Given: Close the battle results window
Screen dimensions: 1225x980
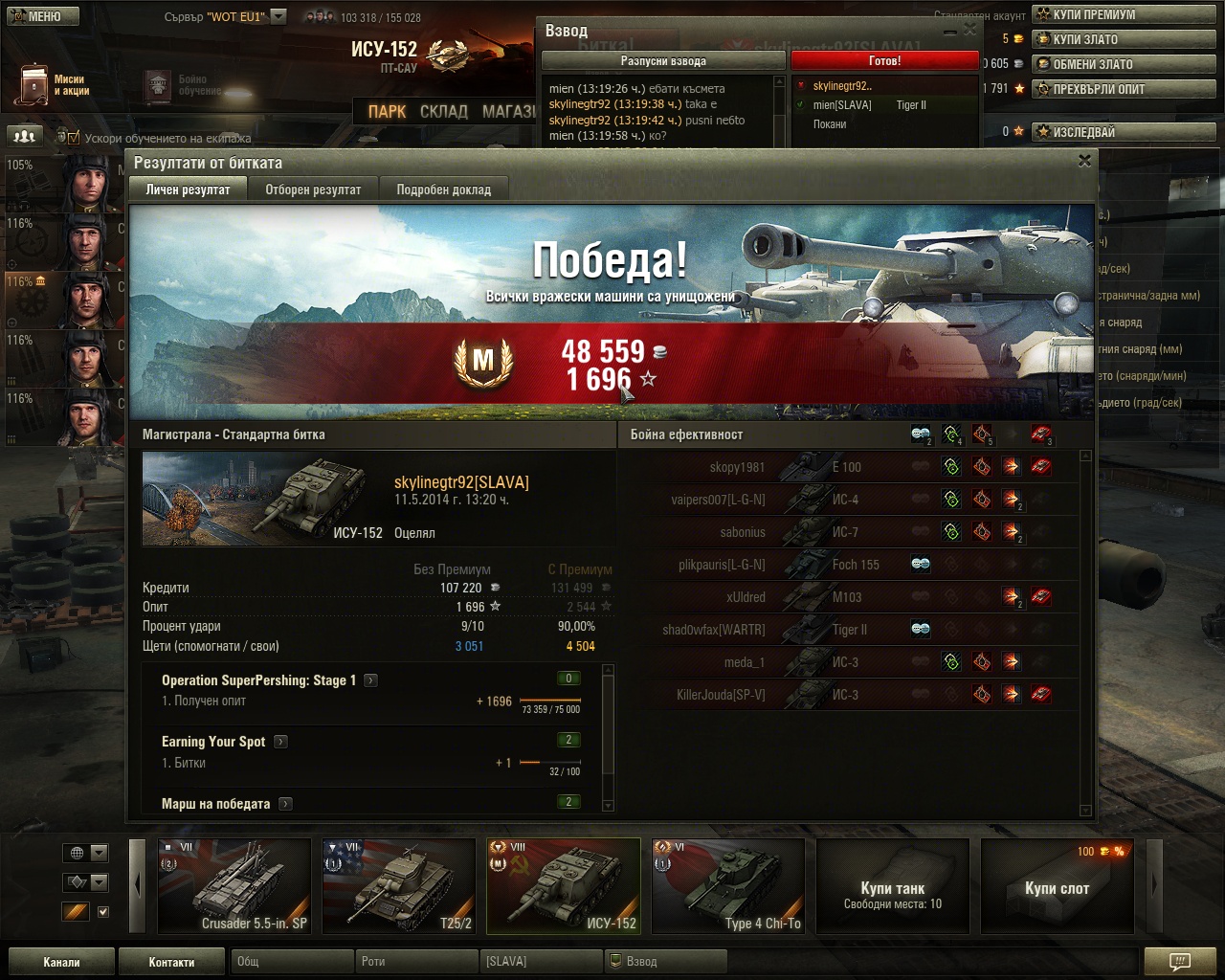Looking at the screenshot, I should (x=1084, y=161).
